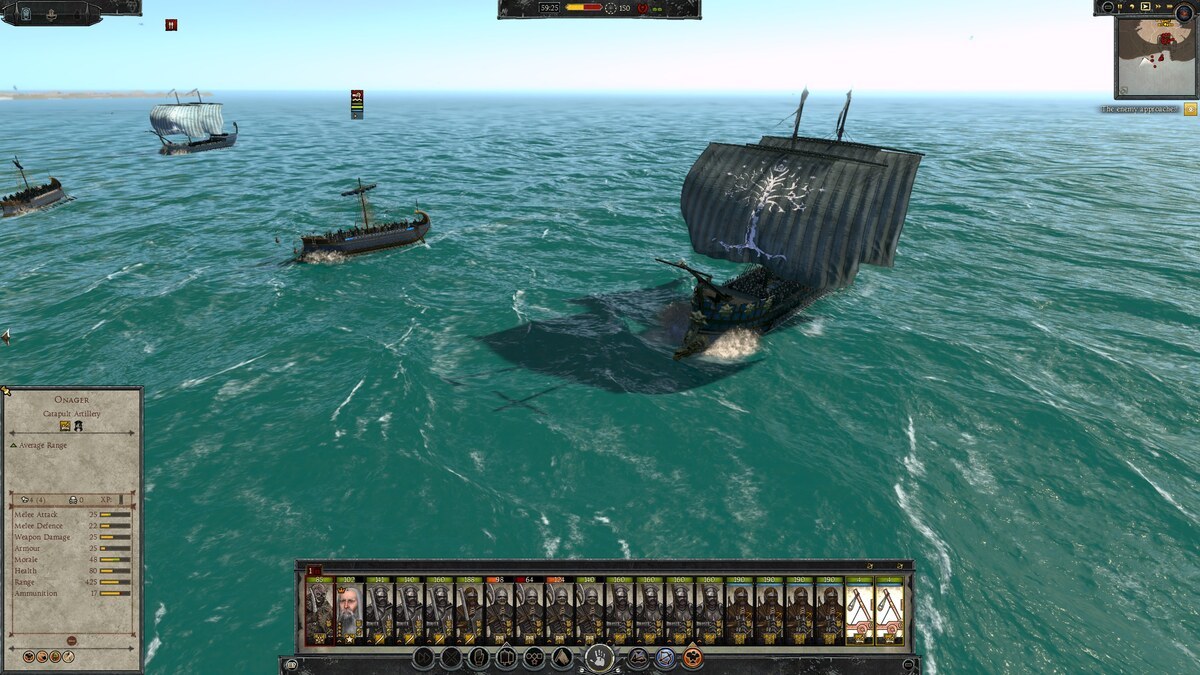1200x675 pixels.
Task: Select the unit card with 64 strength
Action: 529,612
